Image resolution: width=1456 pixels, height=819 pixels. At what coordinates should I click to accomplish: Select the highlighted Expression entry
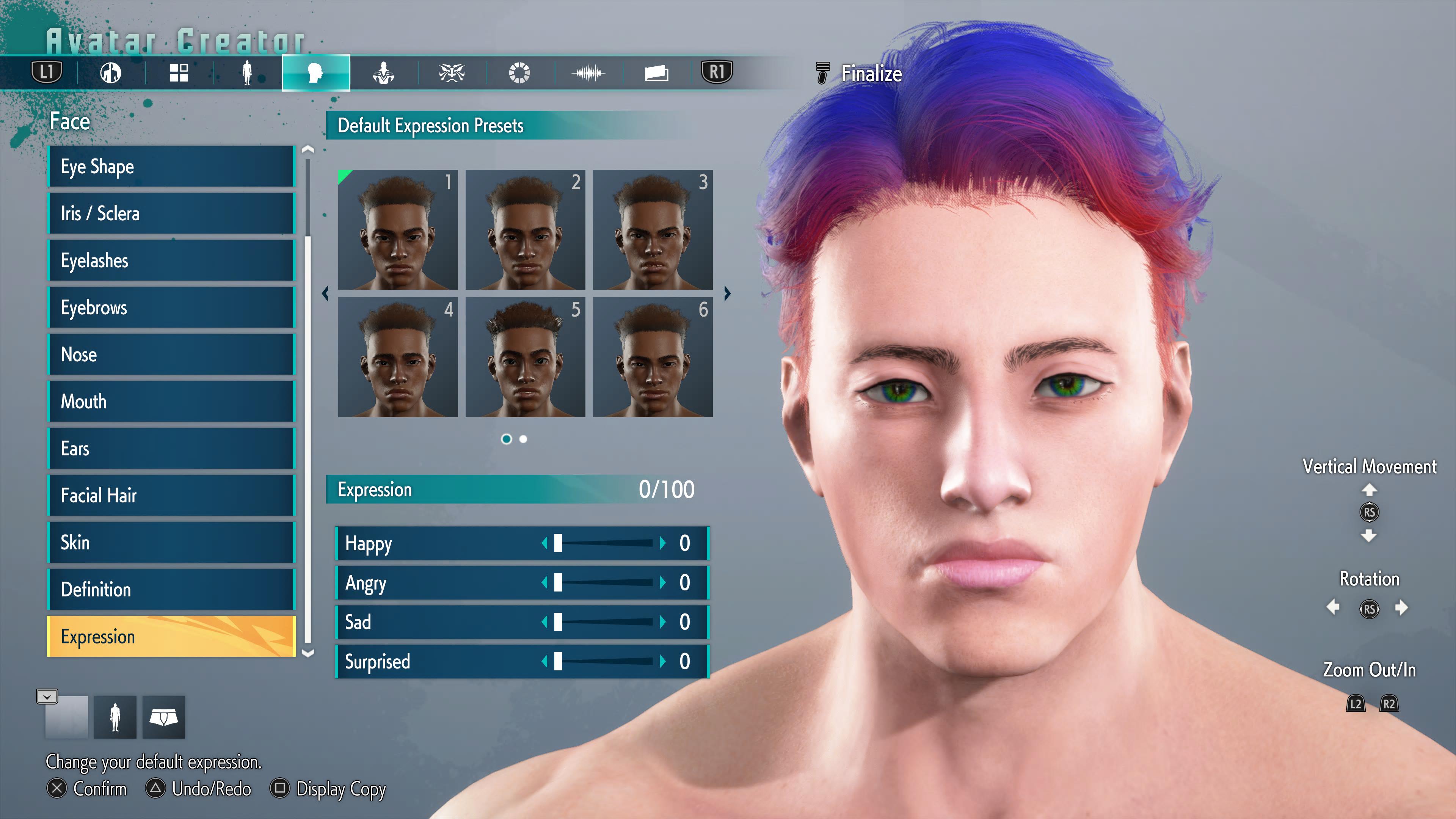tap(171, 637)
